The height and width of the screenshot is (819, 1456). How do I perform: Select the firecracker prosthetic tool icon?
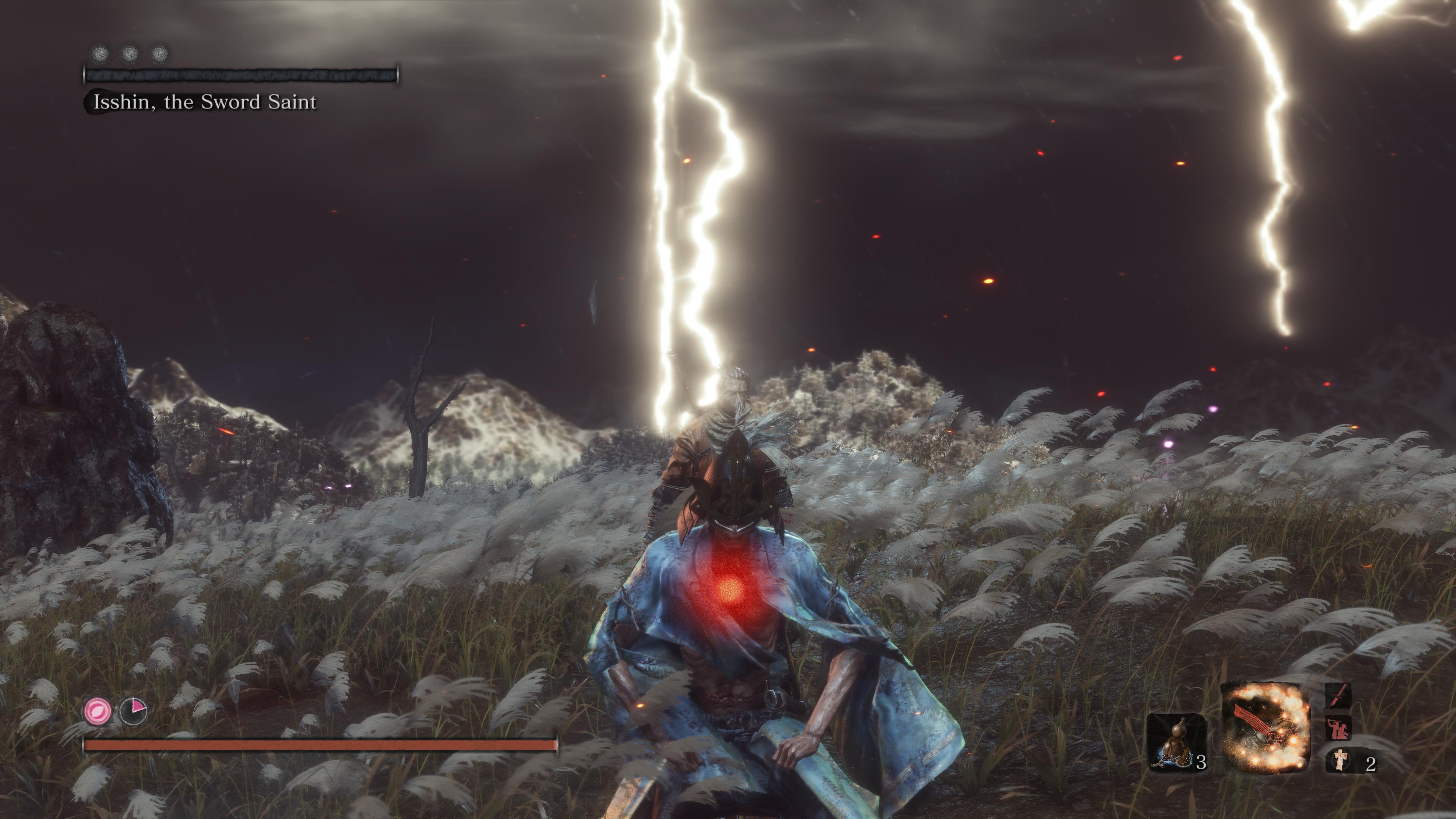click(x=1266, y=728)
